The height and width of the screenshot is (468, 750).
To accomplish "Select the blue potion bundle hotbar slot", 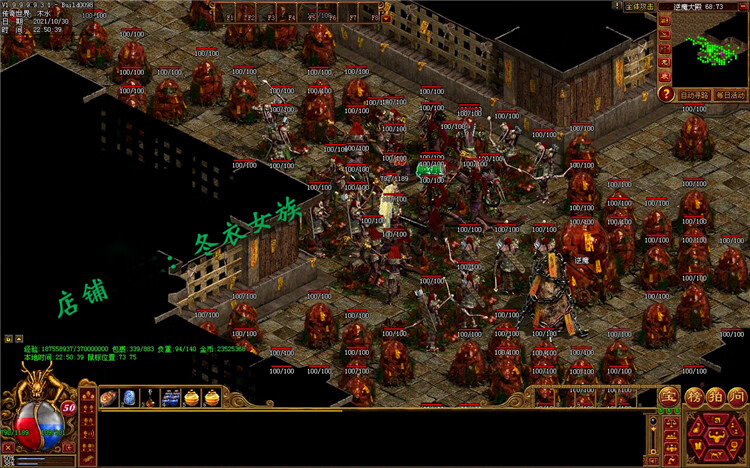I will click(171, 398).
